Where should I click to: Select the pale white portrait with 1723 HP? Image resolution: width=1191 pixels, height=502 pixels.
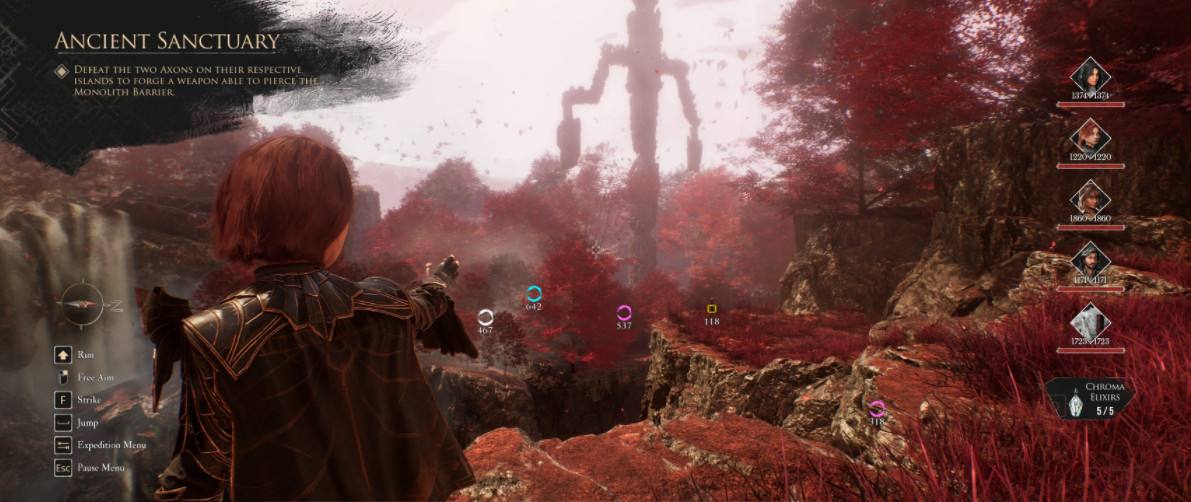[x=1090, y=322]
